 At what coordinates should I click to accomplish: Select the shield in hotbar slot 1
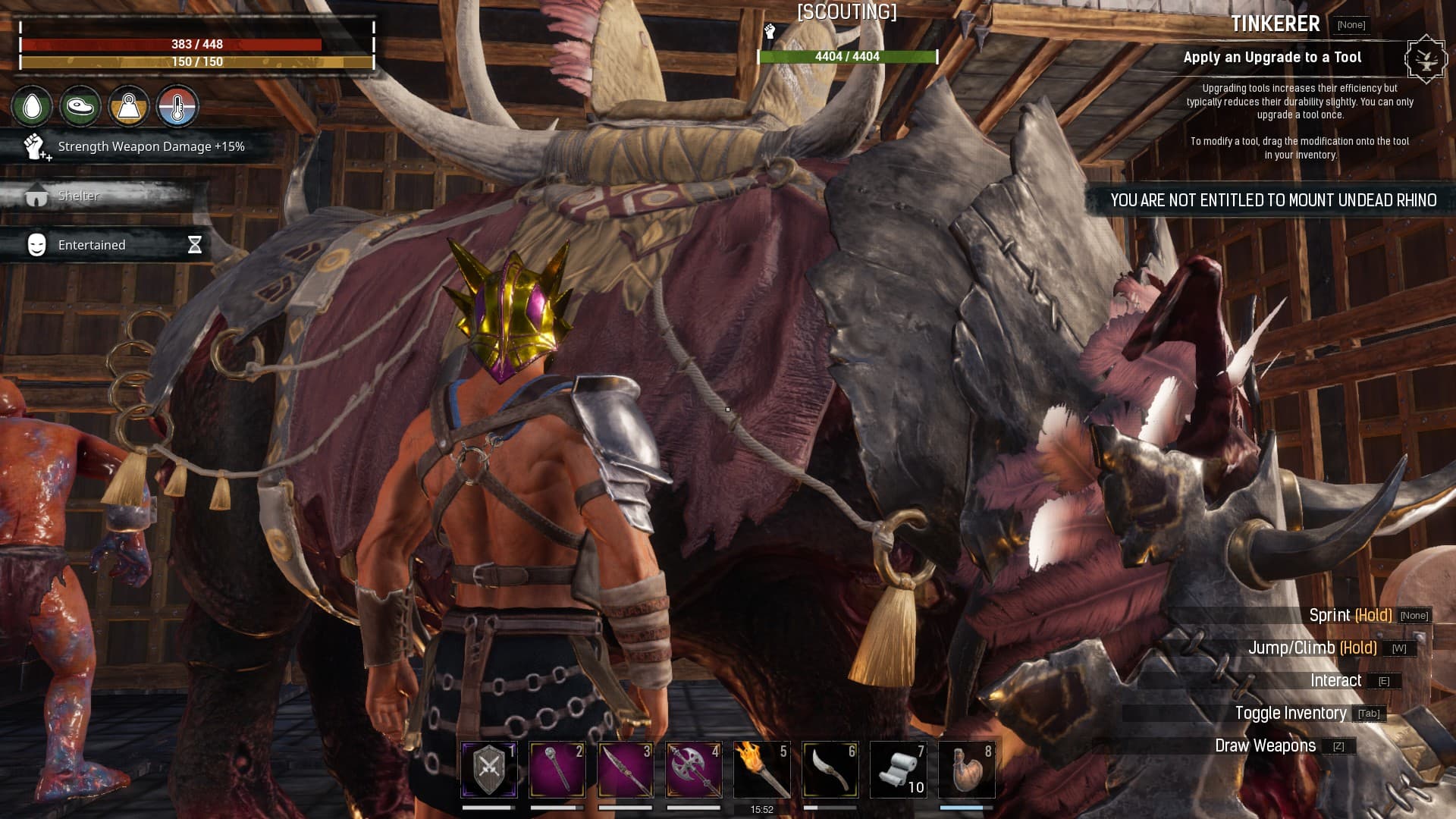(x=489, y=769)
